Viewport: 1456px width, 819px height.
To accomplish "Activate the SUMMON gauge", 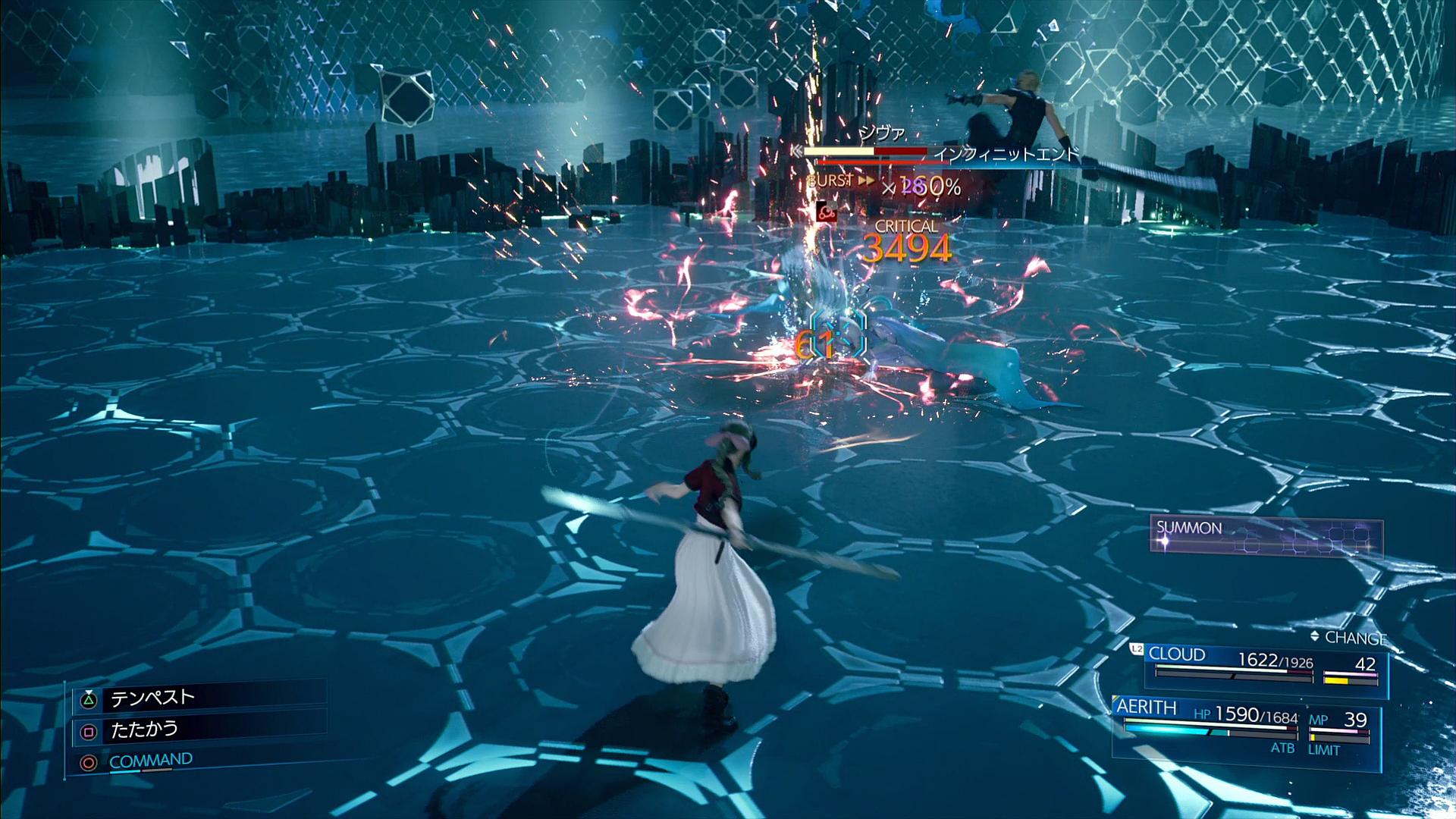I will coord(1266,538).
